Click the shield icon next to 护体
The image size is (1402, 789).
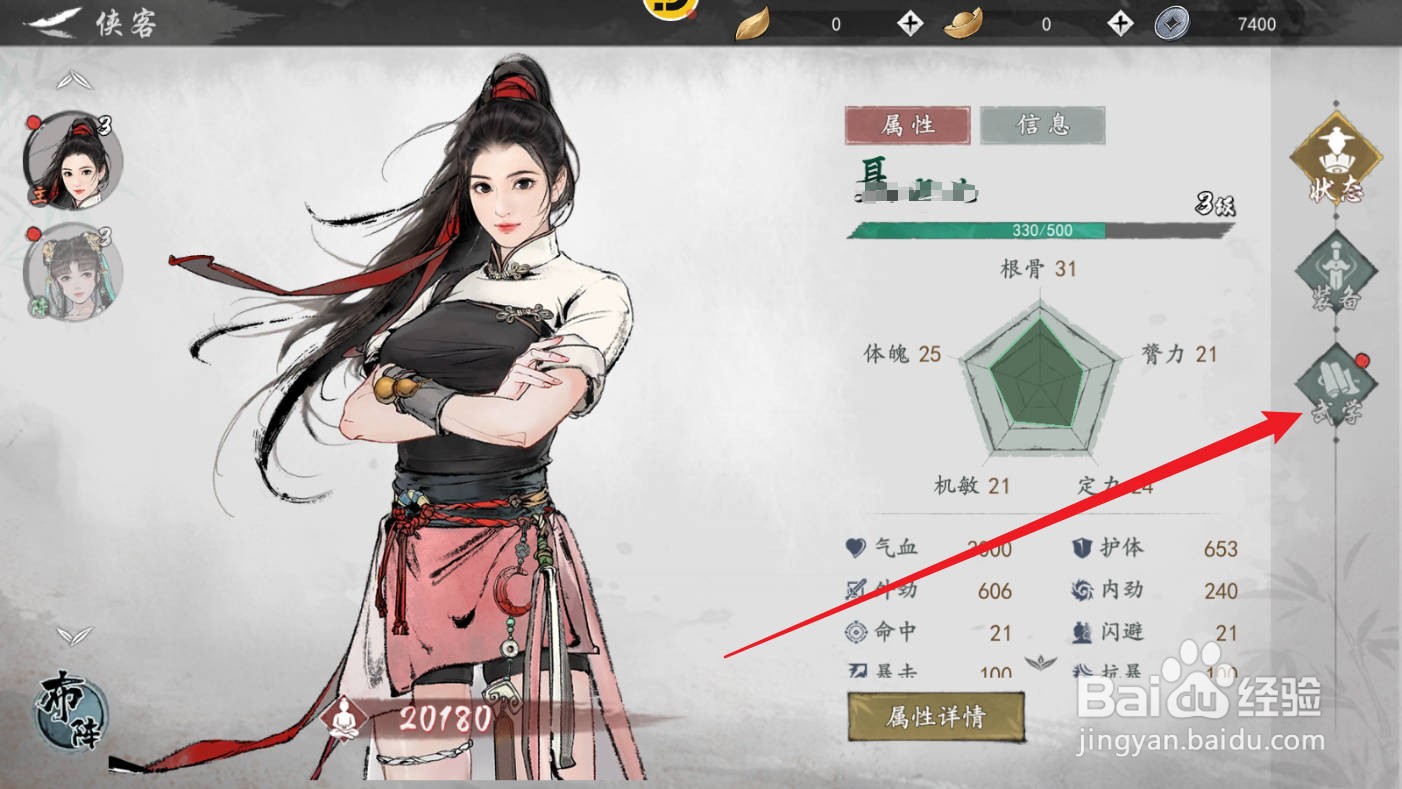[x=1082, y=548]
